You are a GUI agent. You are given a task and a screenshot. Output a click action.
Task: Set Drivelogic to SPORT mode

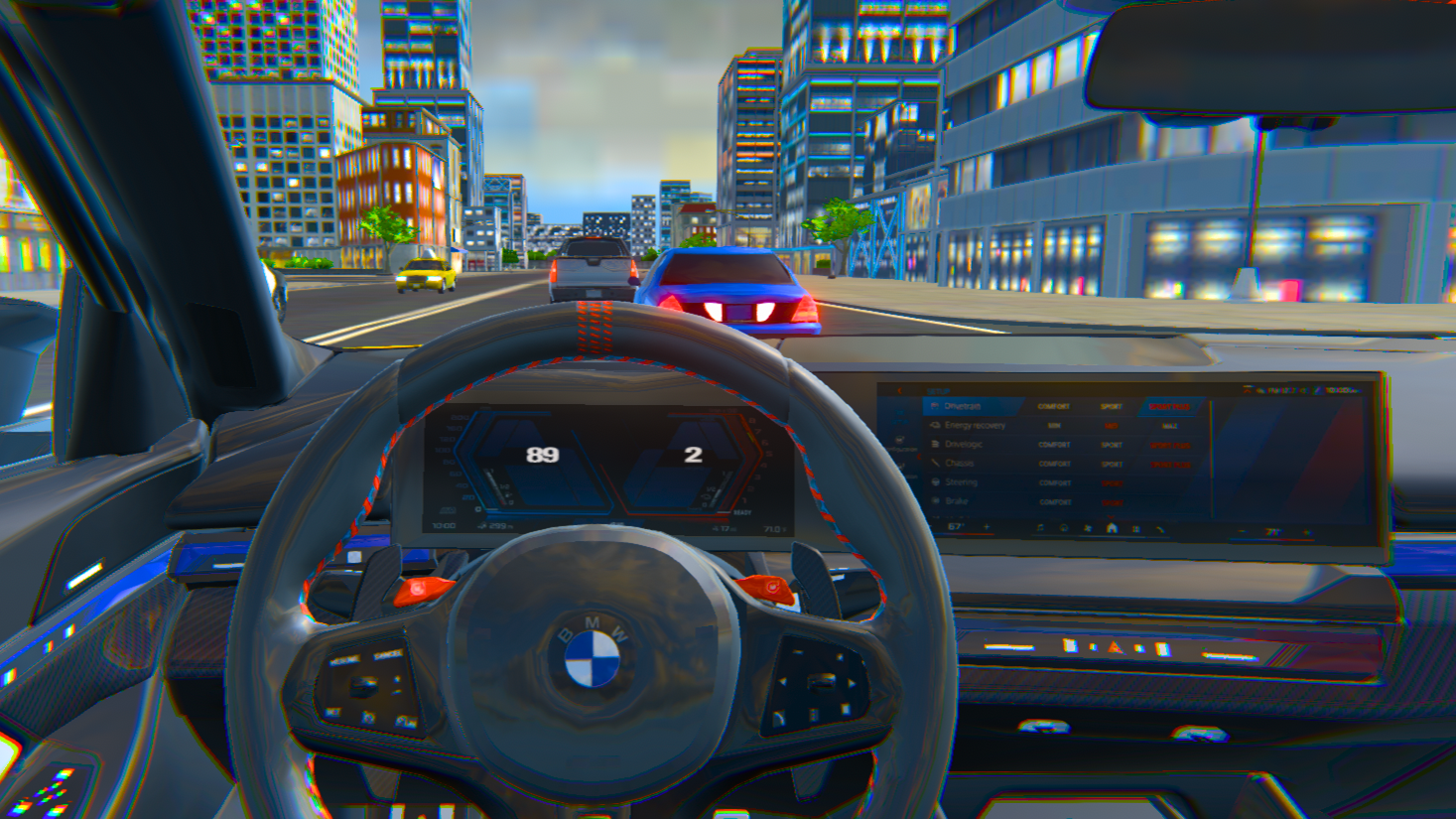(1111, 445)
